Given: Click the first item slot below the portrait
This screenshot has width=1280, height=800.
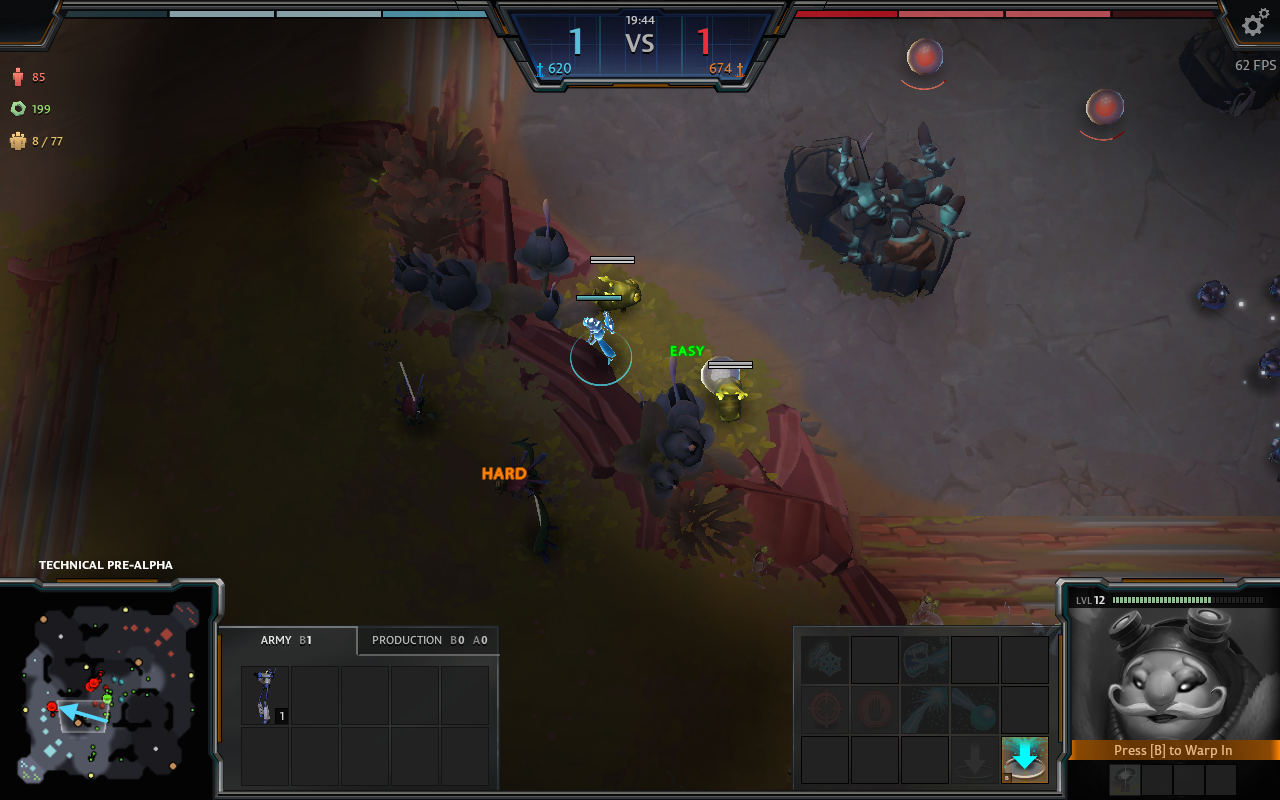Looking at the screenshot, I should pyautogui.click(x=1125, y=780).
